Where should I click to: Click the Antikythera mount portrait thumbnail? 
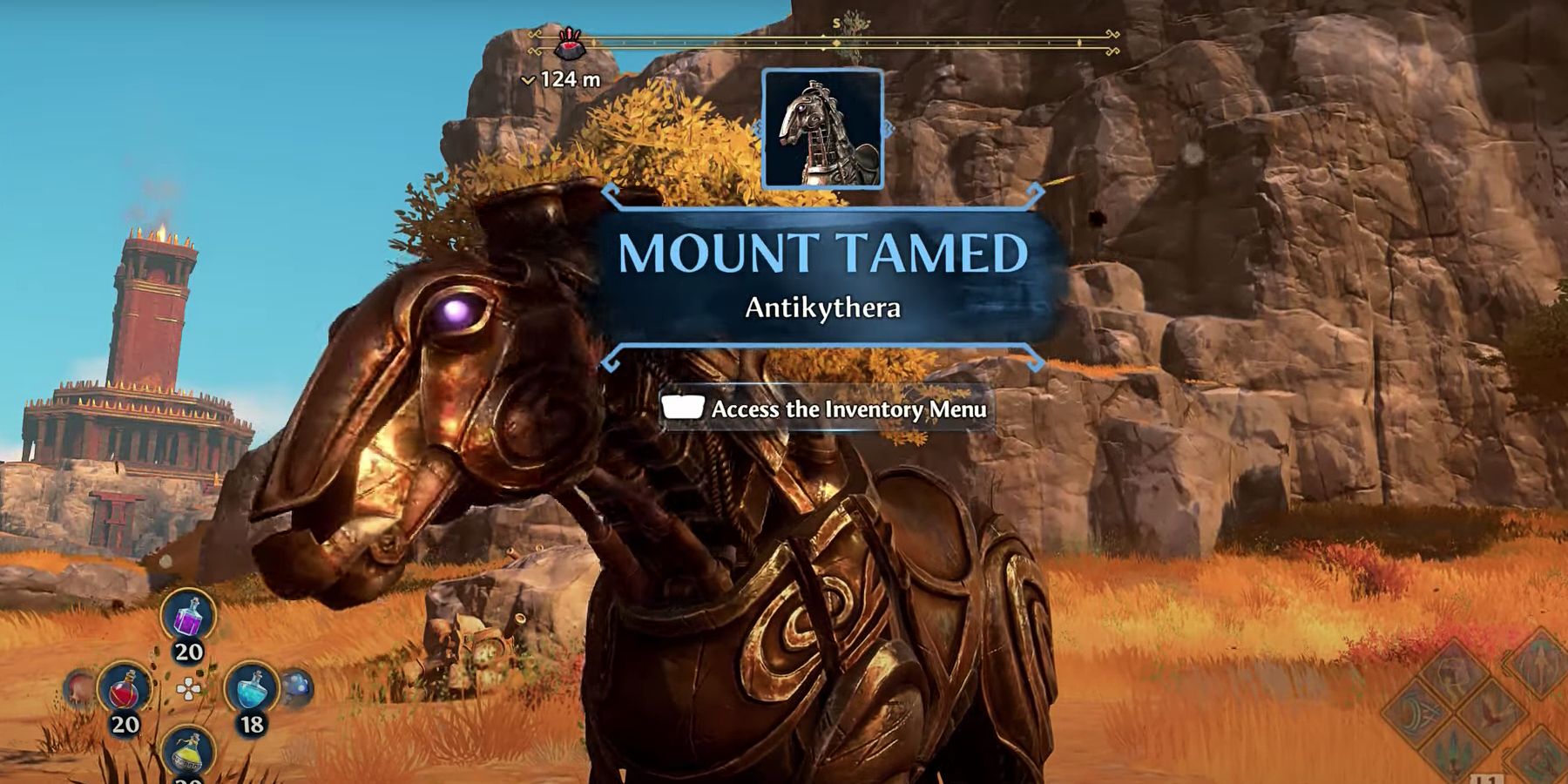point(822,130)
